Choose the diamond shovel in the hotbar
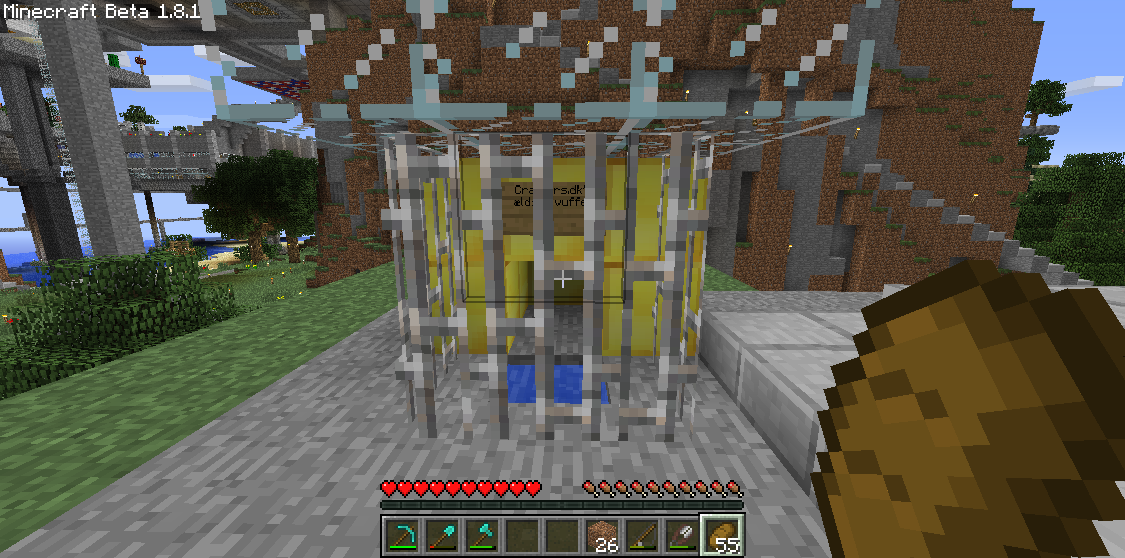The height and width of the screenshot is (558, 1125). pyautogui.click(x=442, y=536)
